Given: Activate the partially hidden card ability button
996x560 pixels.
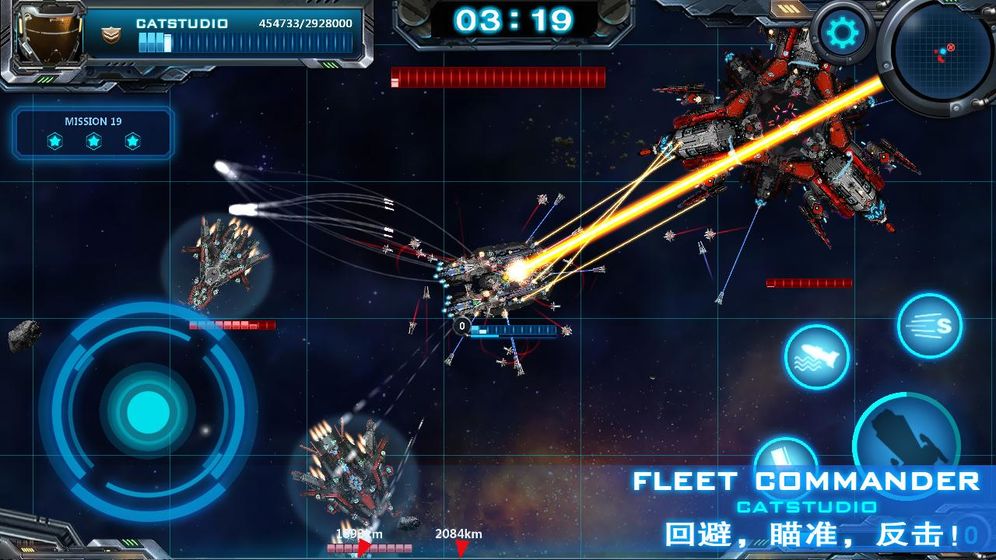Looking at the screenshot, I should click(787, 453).
